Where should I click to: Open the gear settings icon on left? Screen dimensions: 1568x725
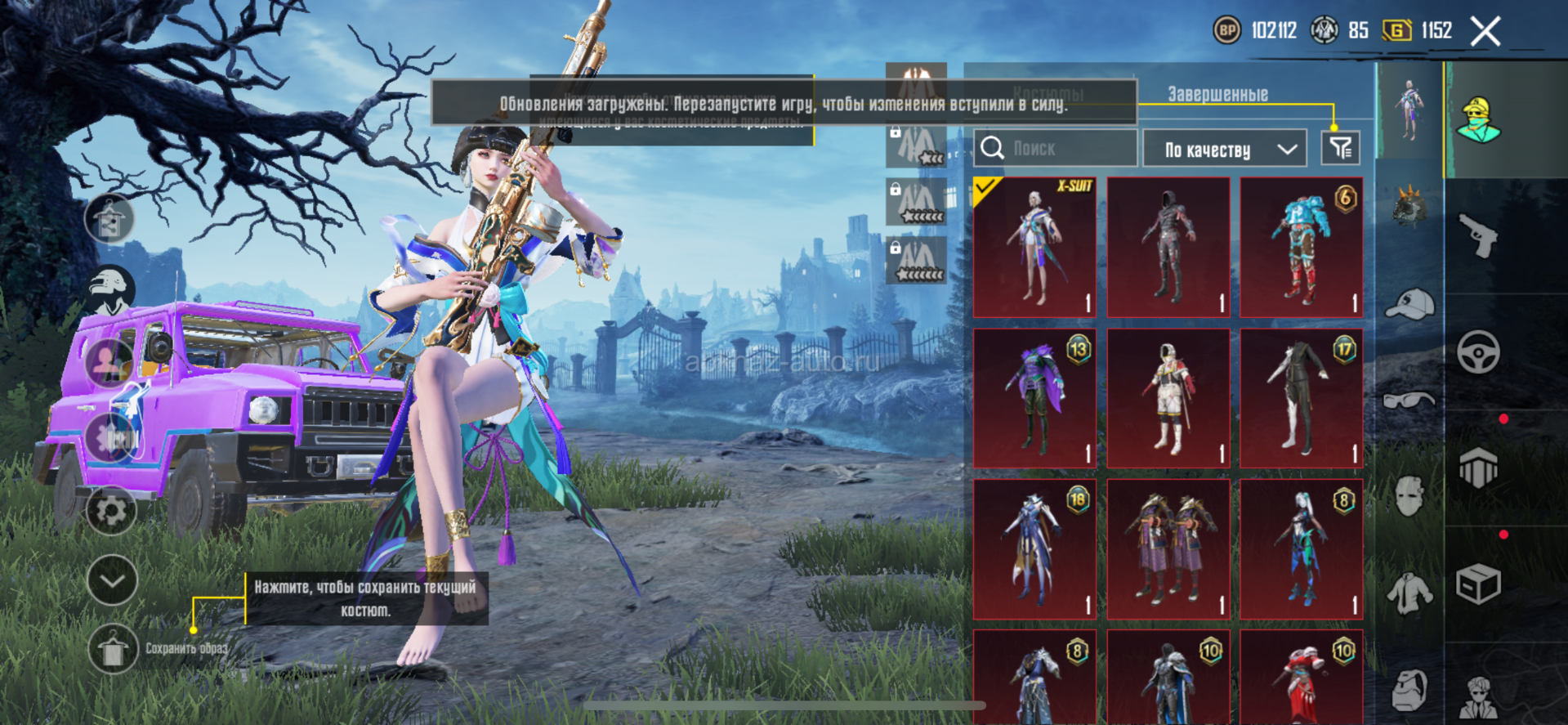pyautogui.click(x=111, y=511)
